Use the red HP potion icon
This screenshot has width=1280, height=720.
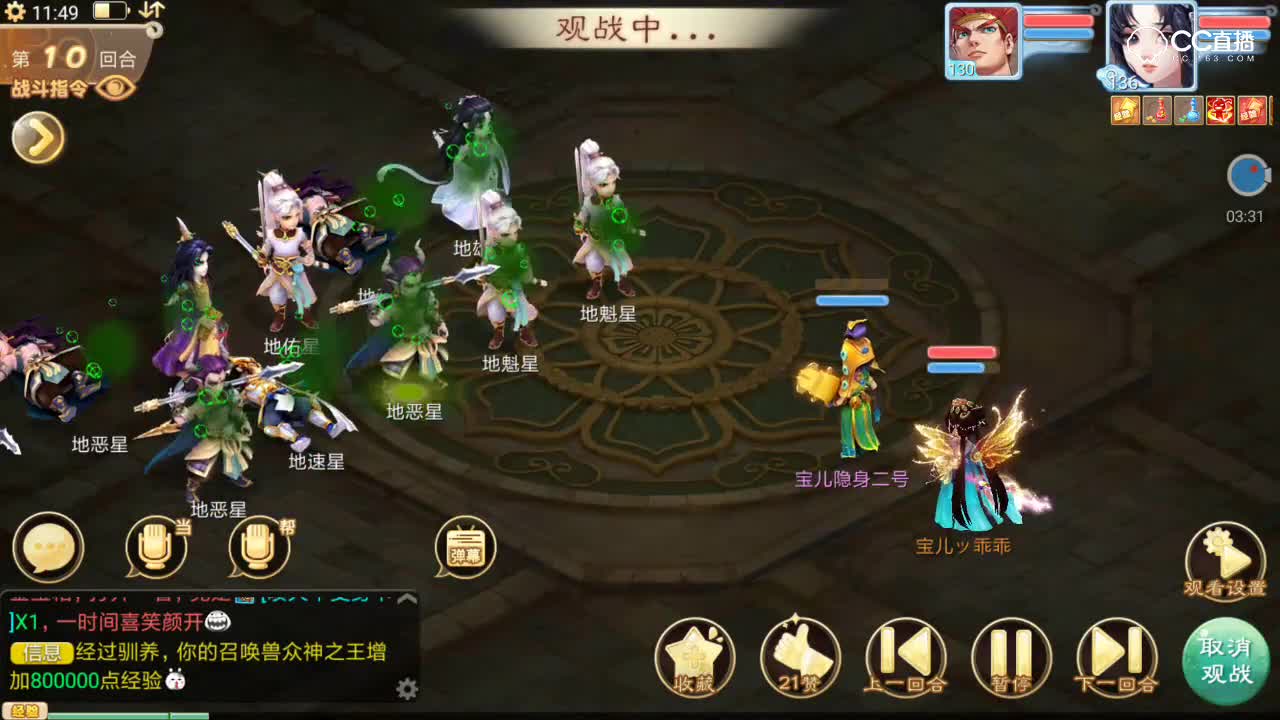[1156, 112]
